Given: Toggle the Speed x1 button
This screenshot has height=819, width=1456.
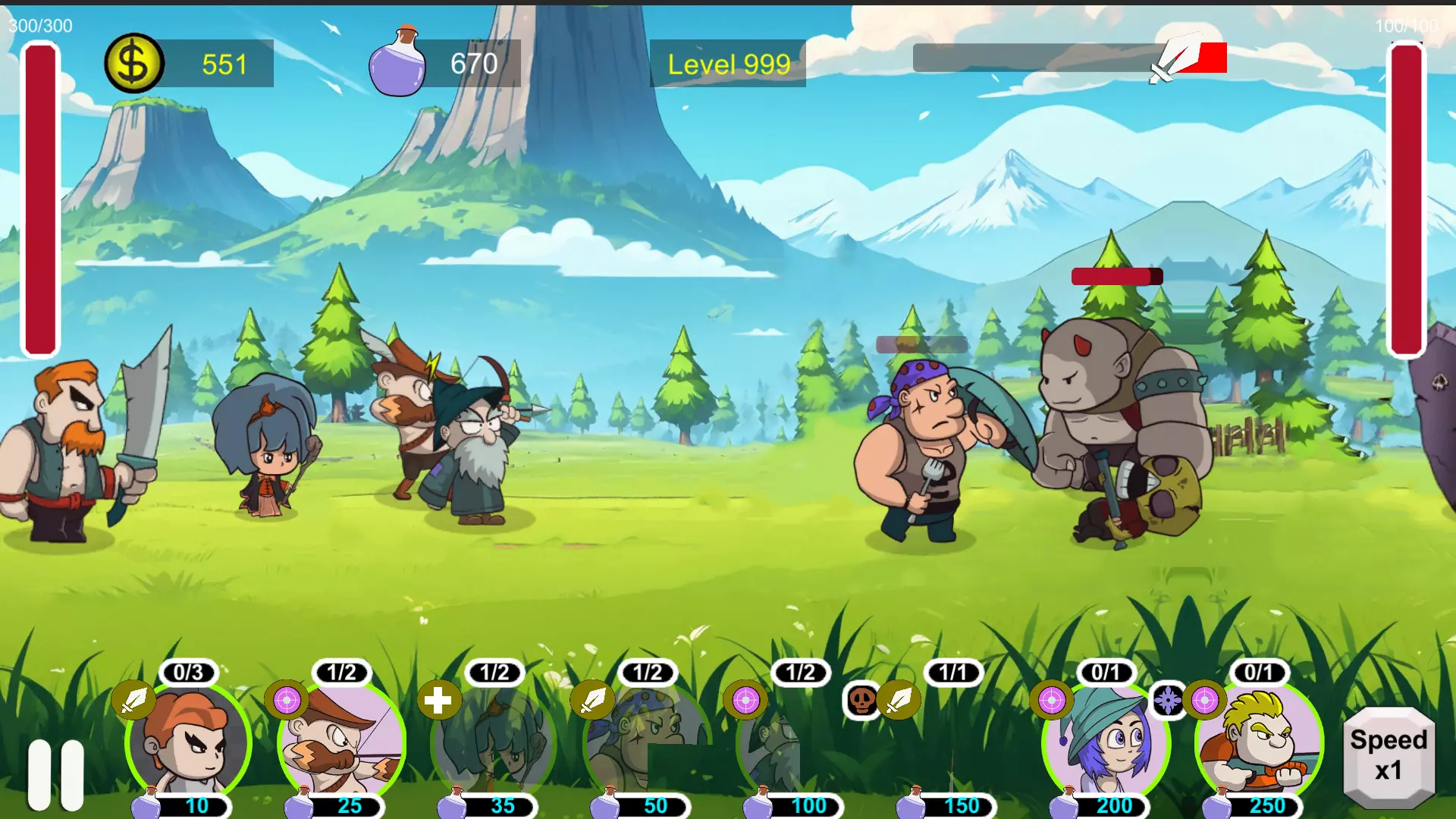Looking at the screenshot, I should click(1389, 755).
